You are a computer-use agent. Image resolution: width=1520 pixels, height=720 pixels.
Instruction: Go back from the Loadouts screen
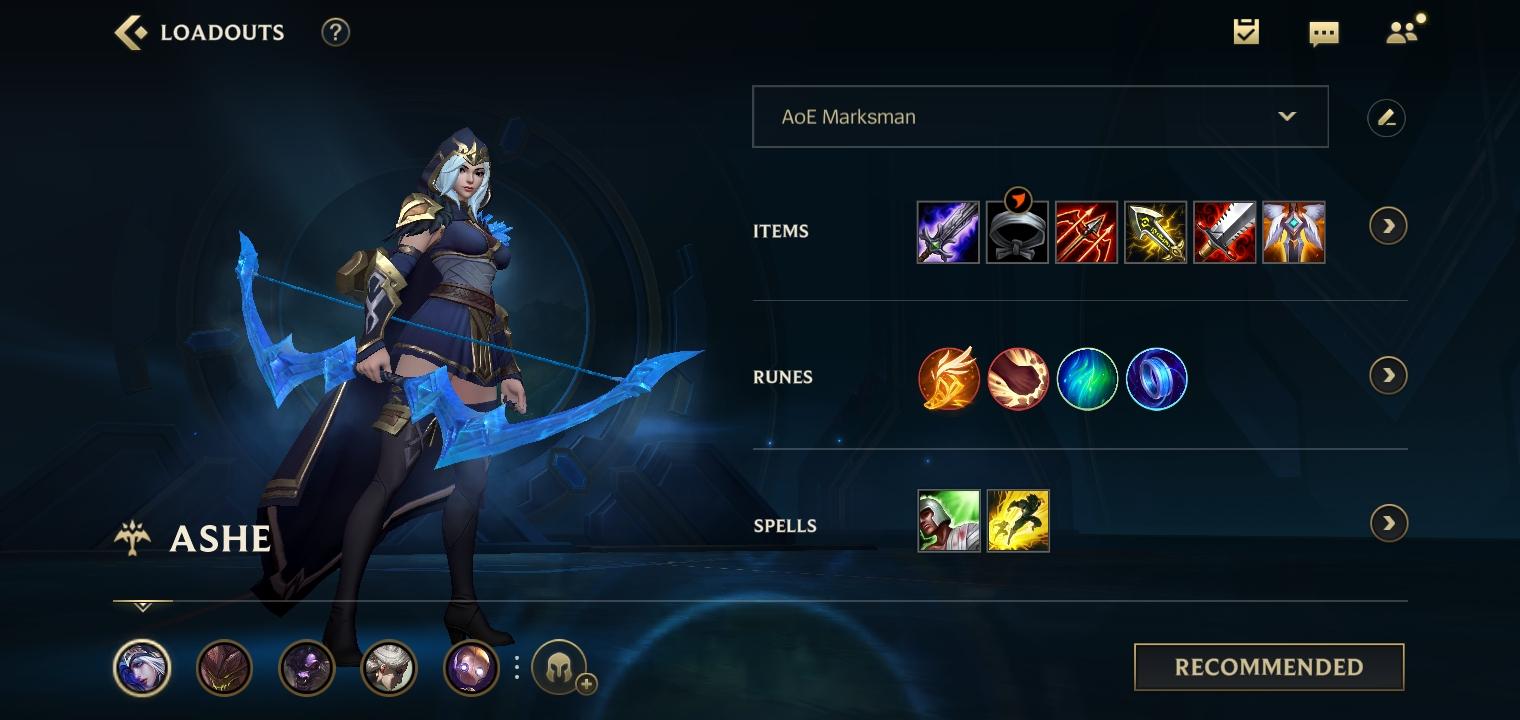coord(130,32)
